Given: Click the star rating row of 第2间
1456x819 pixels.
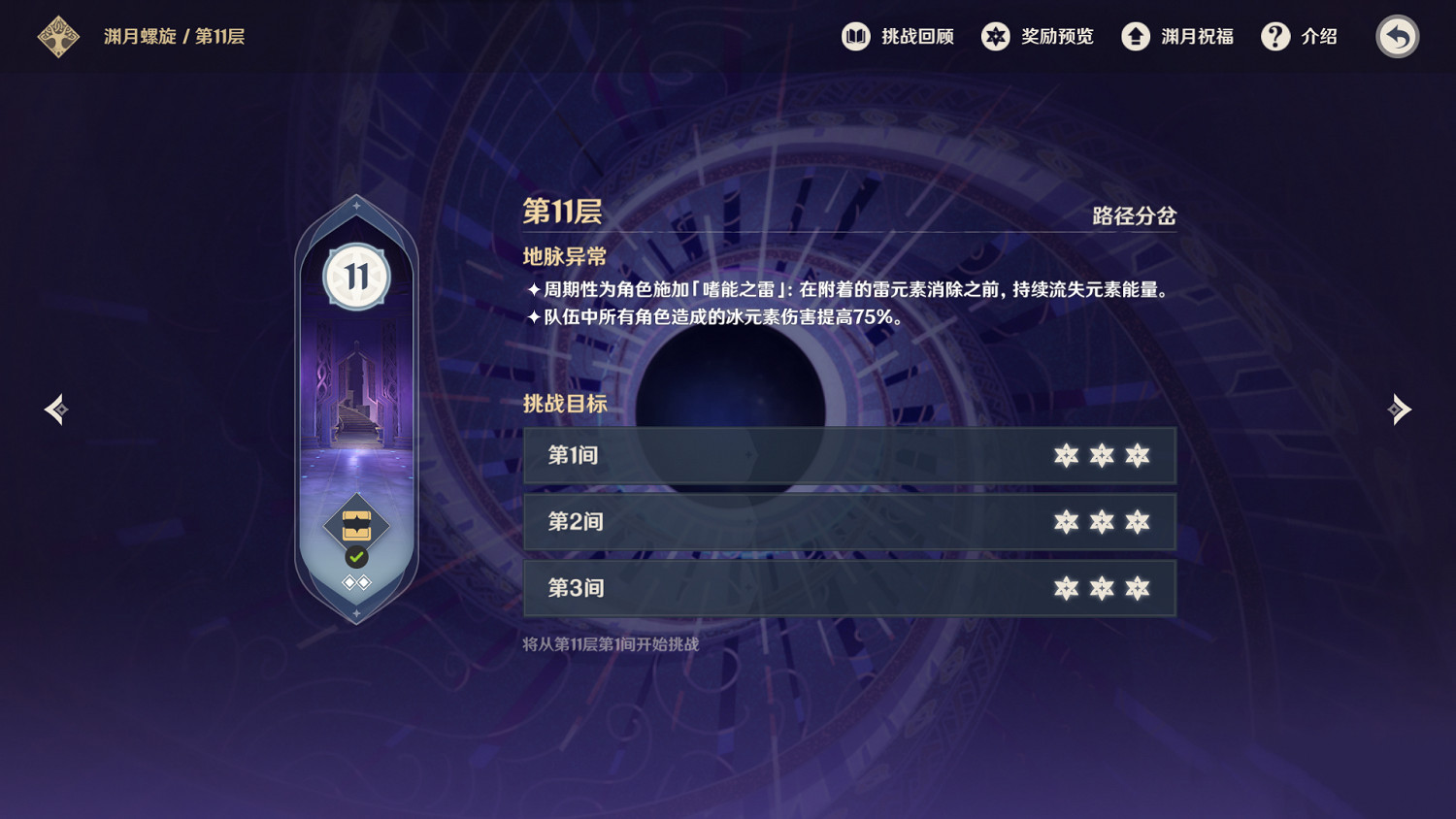Looking at the screenshot, I should 1102,521.
